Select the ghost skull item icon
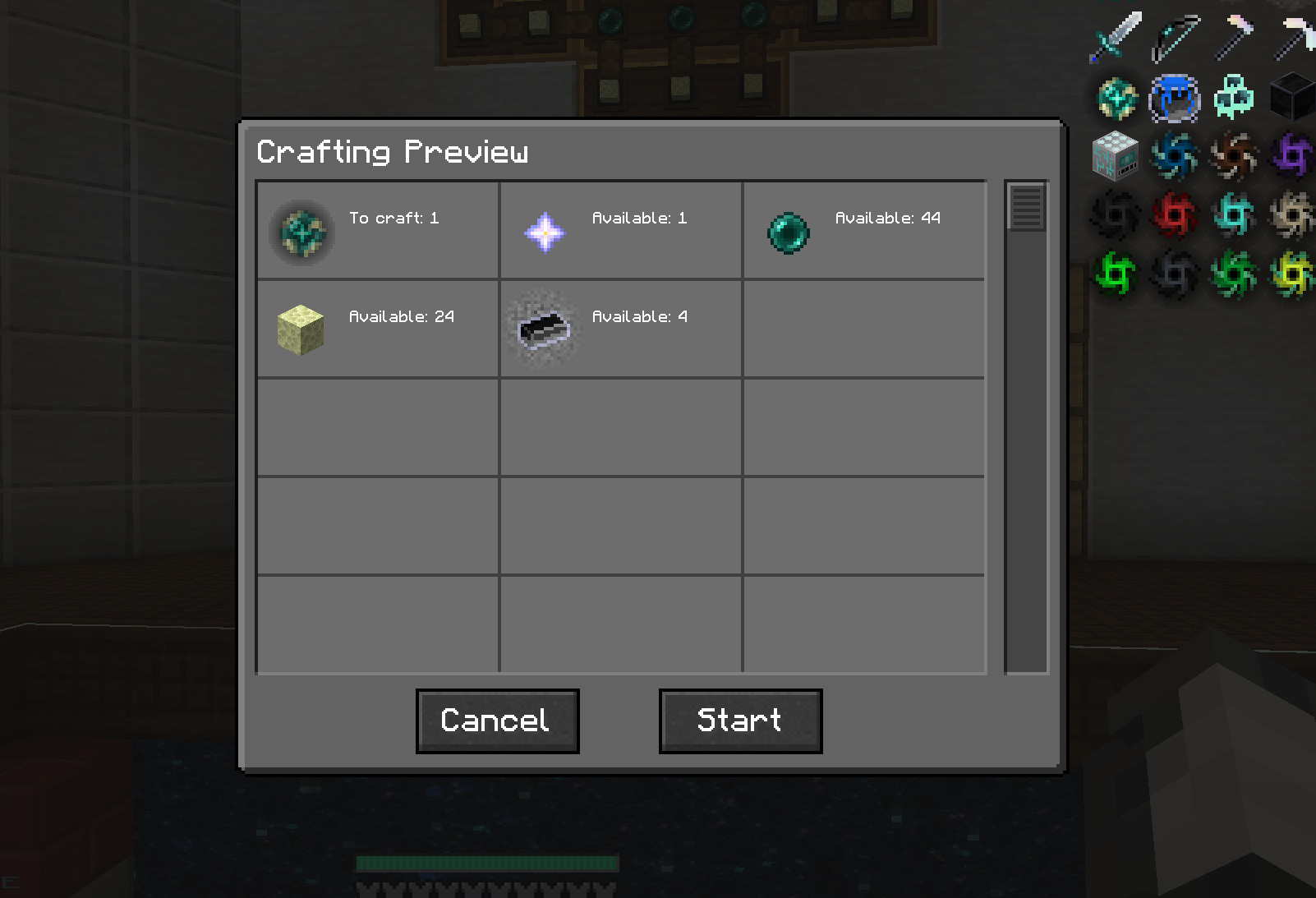Image resolution: width=1316 pixels, height=898 pixels. [1232, 97]
